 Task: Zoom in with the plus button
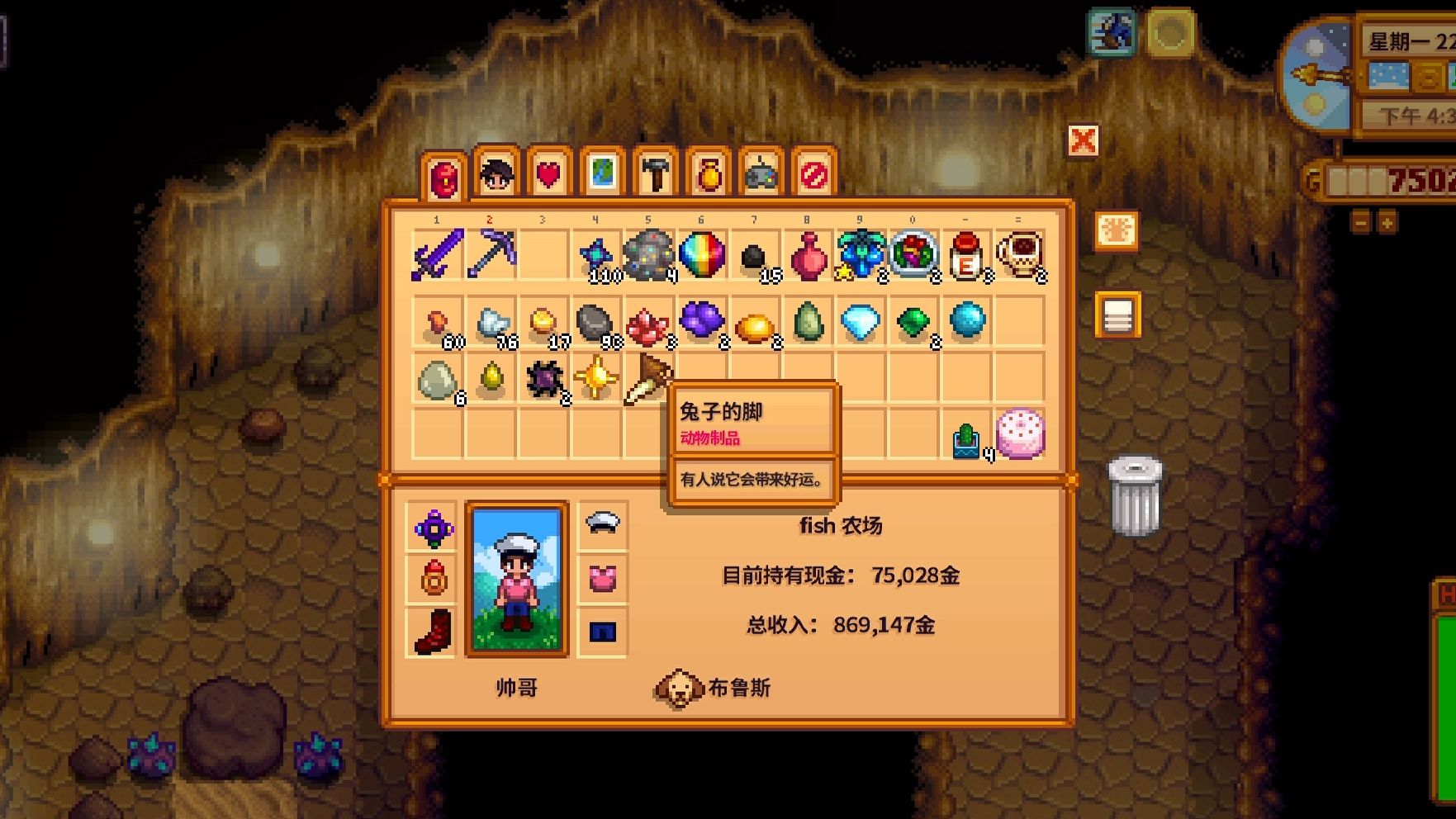click(x=1387, y=223)
